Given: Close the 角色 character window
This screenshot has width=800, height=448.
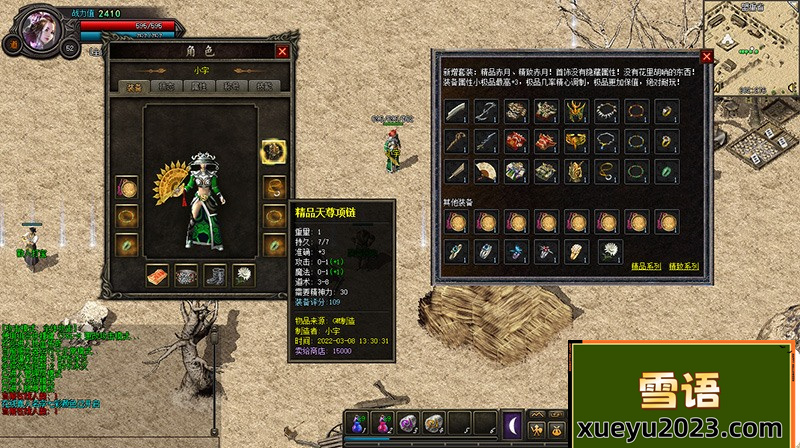Looking at the screenshot, I should pyautogui.click(x=282, y=51).
